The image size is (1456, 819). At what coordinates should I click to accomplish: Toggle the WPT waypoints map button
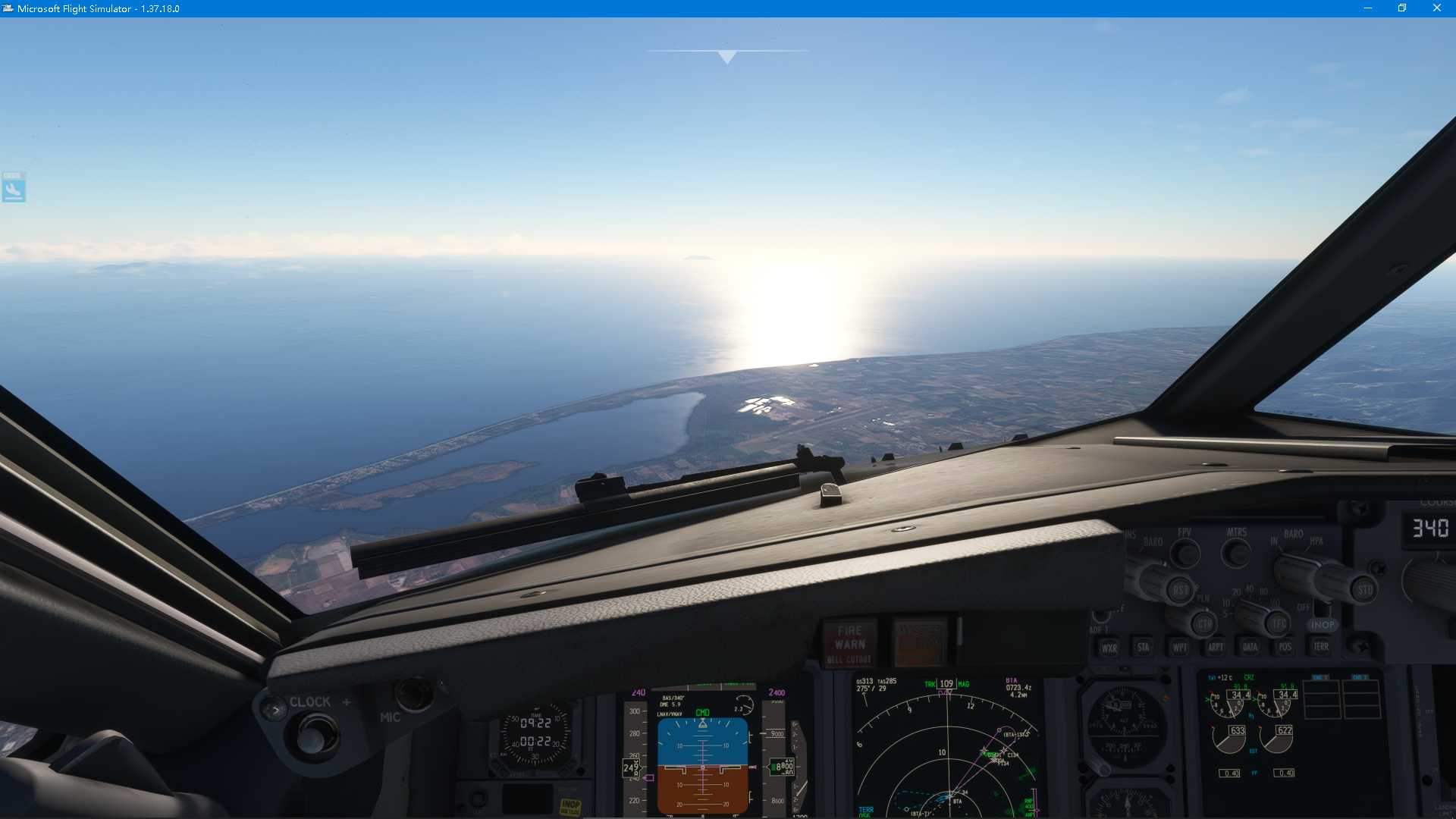point(1180,648)
